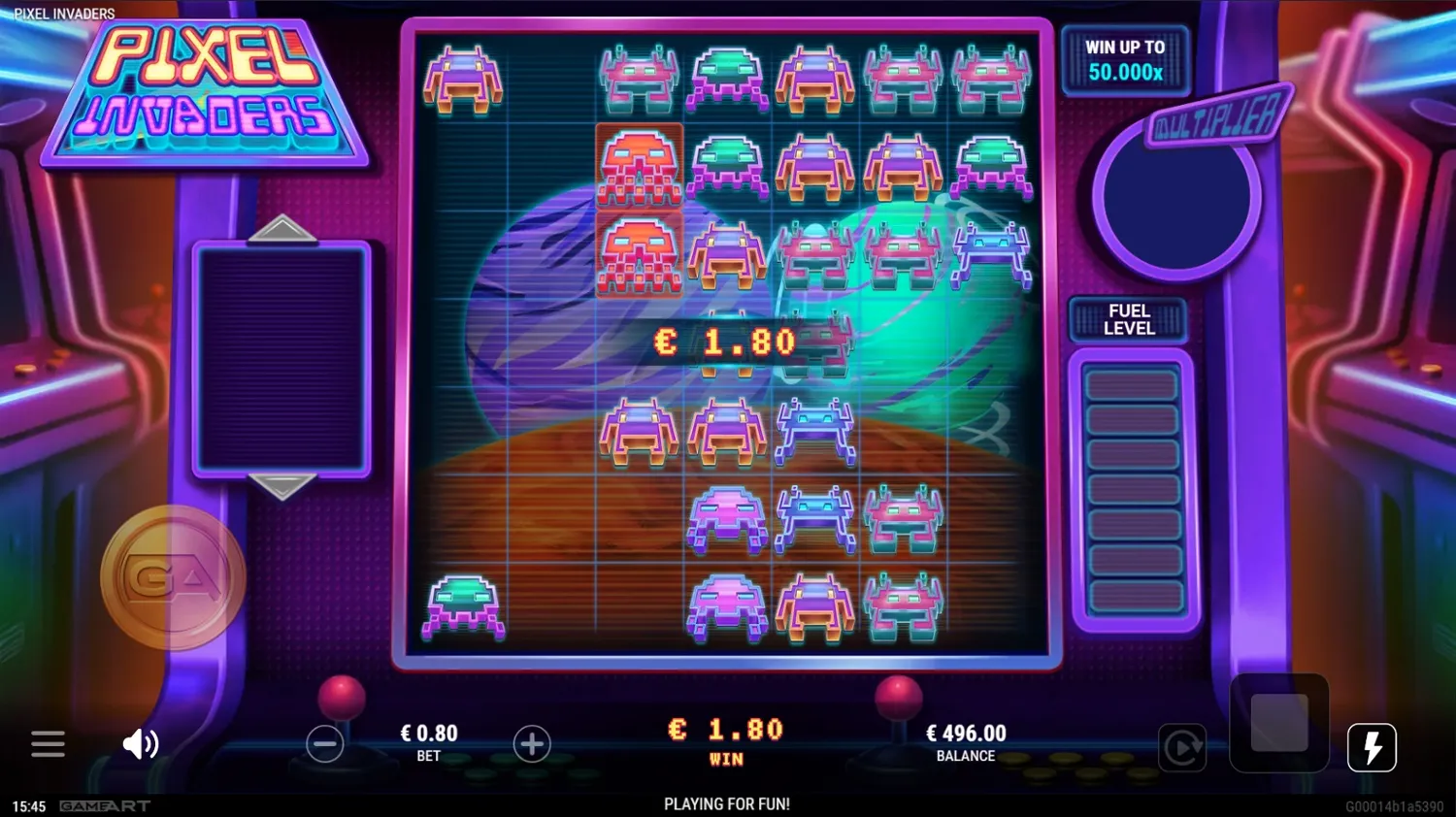Click the WIN UP TO 50.000x display

[x=1125, y=58]
